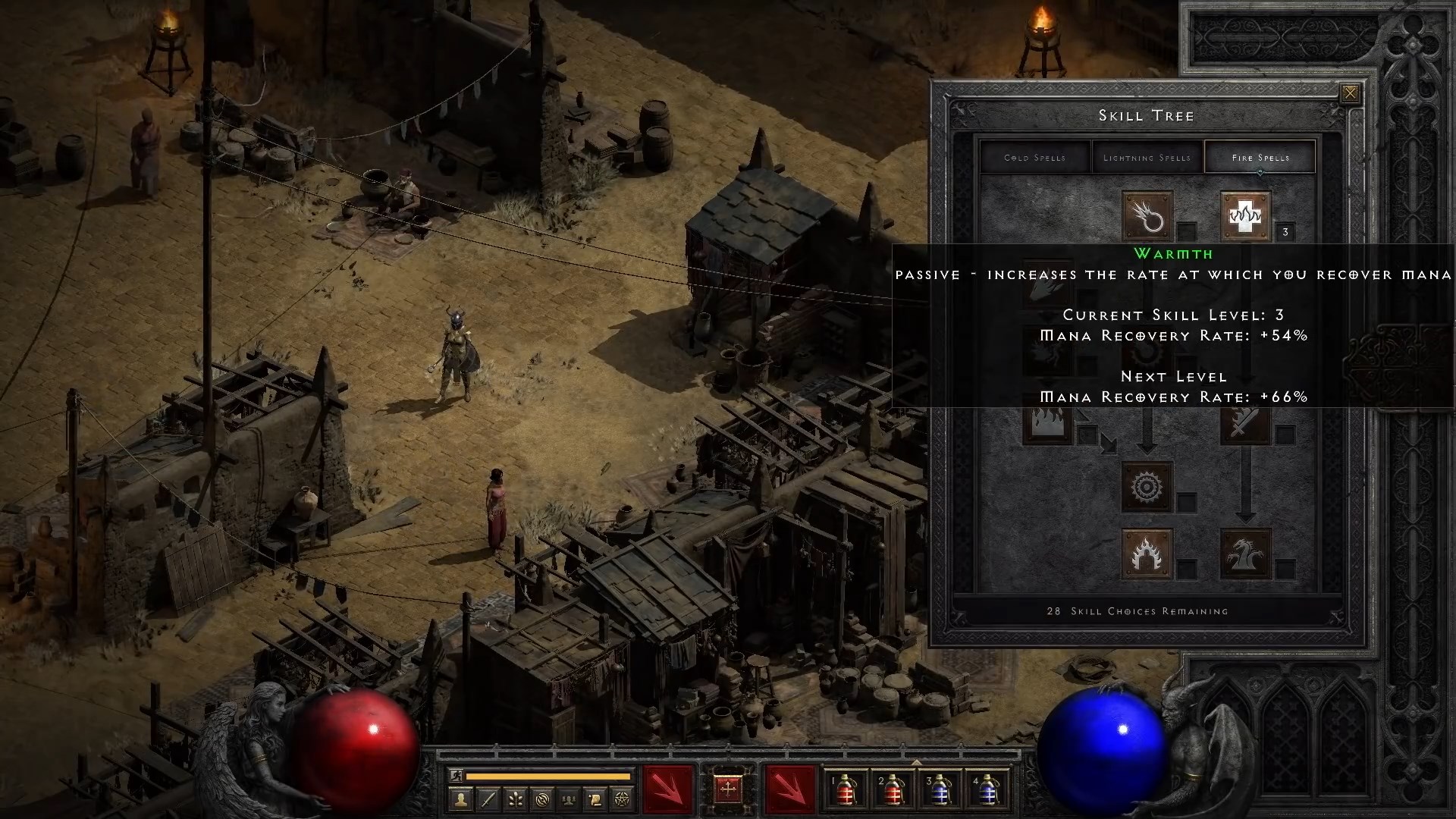This screenshot has height=819, width=1456.
Task: Open the automap target icon
Action: pos(543,799)
